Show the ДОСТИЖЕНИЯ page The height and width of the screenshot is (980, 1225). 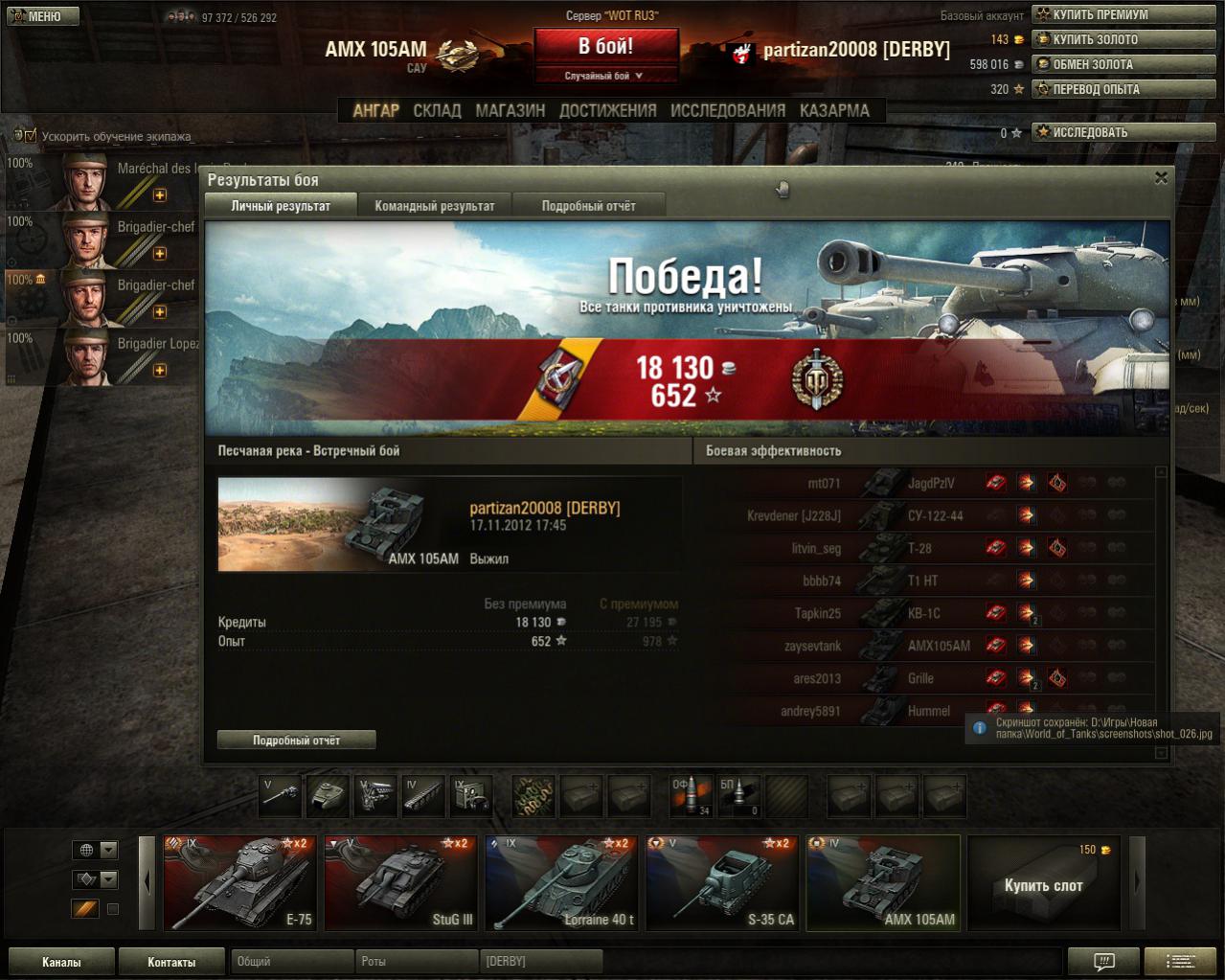pos(607,110)
